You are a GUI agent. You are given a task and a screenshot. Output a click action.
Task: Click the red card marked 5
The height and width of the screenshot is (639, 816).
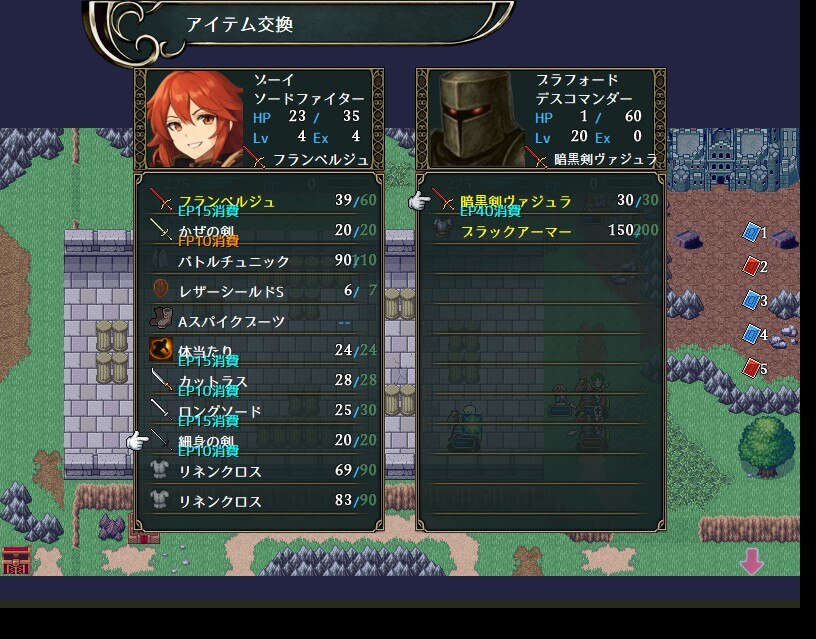coord(752,368)
